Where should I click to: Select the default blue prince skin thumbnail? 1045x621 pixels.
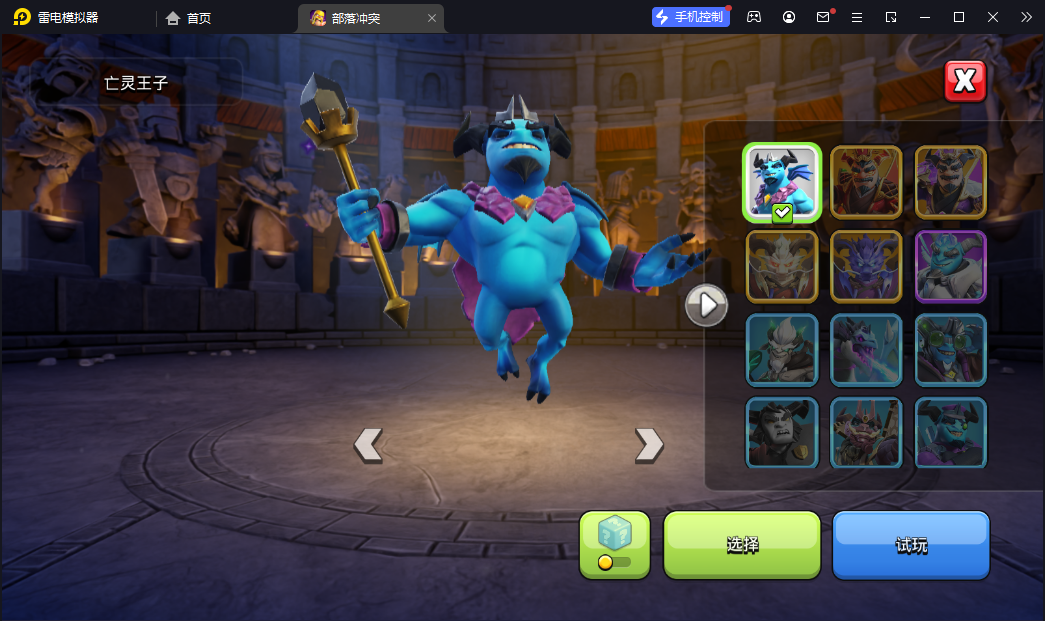[782, 182]
